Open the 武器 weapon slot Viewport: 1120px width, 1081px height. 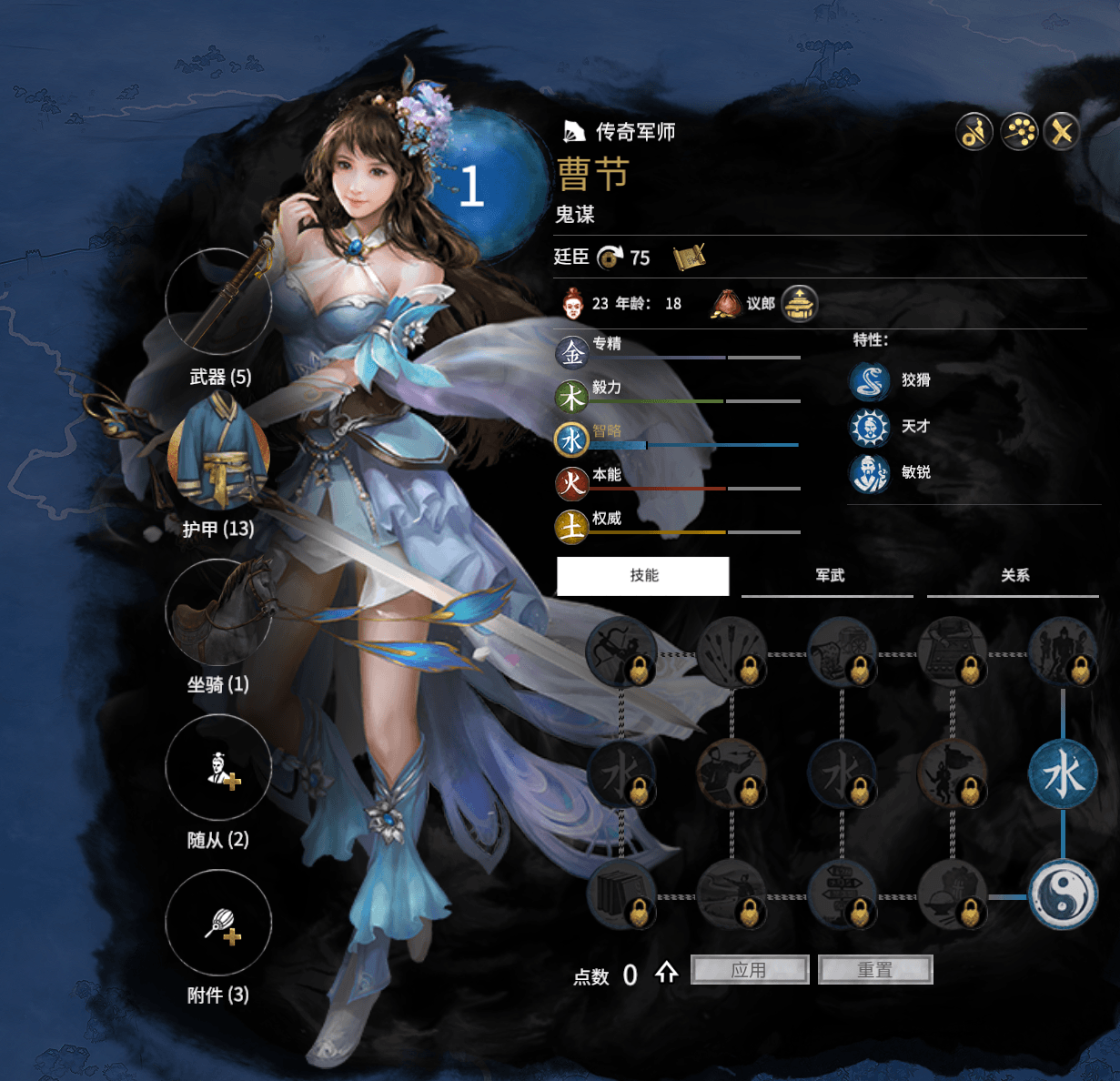coord(218,302)
